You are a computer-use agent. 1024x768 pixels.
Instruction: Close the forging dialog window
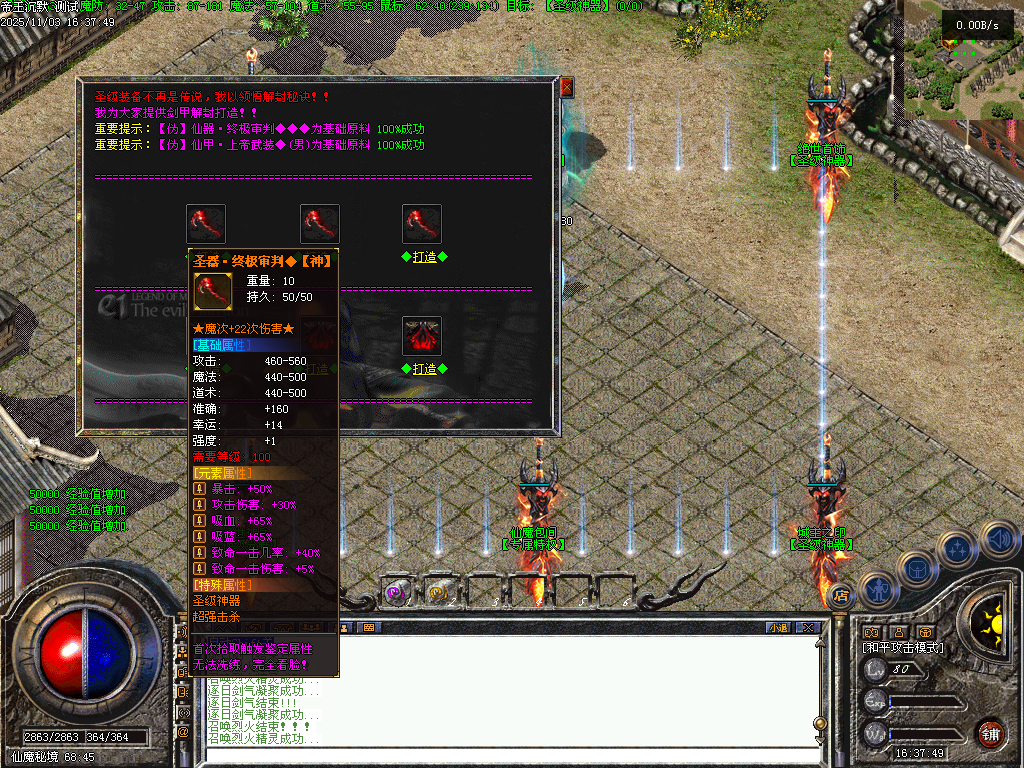click(x=566, y=87)
